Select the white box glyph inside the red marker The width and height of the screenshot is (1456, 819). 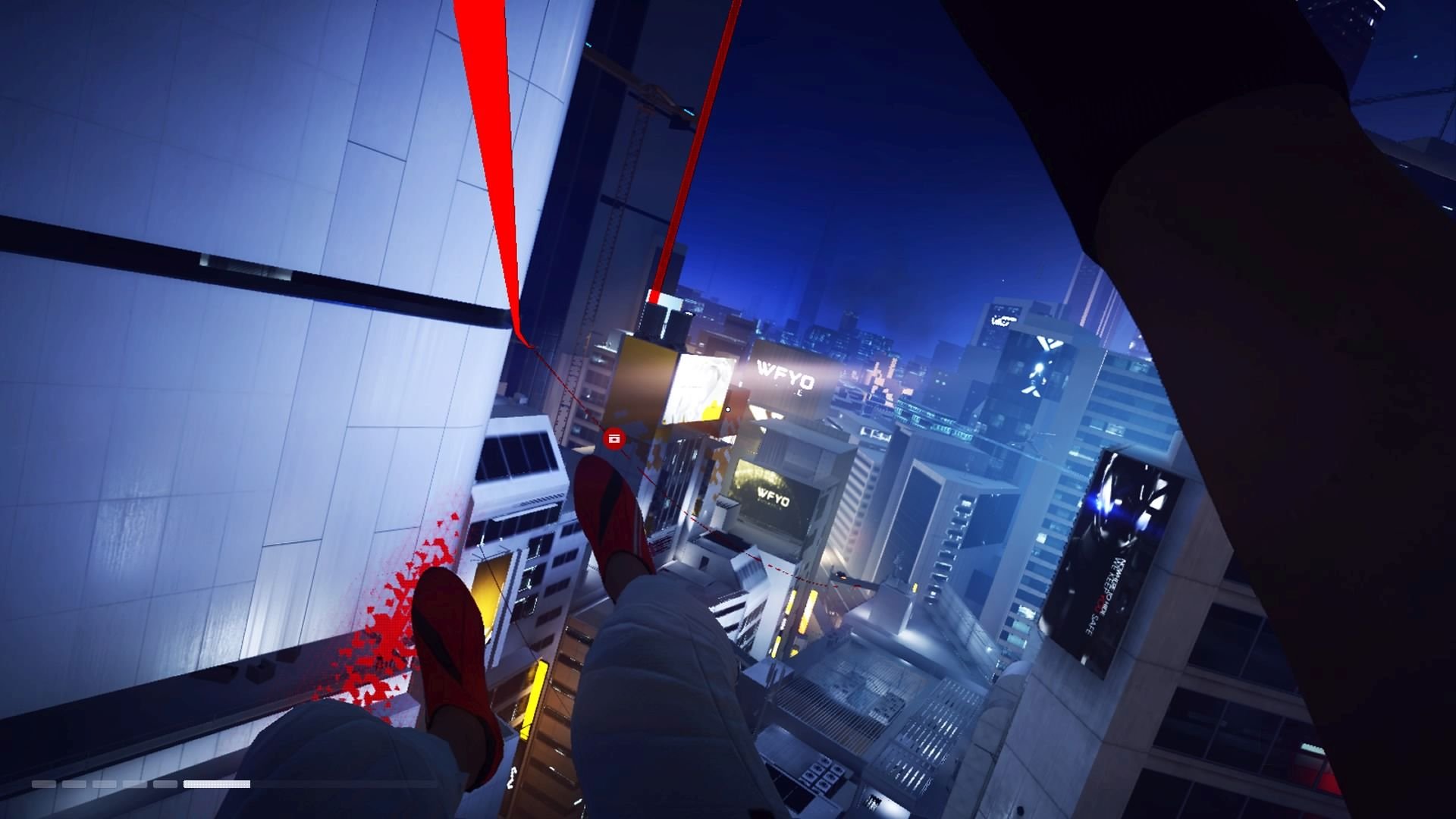click(x=614, y=438)
